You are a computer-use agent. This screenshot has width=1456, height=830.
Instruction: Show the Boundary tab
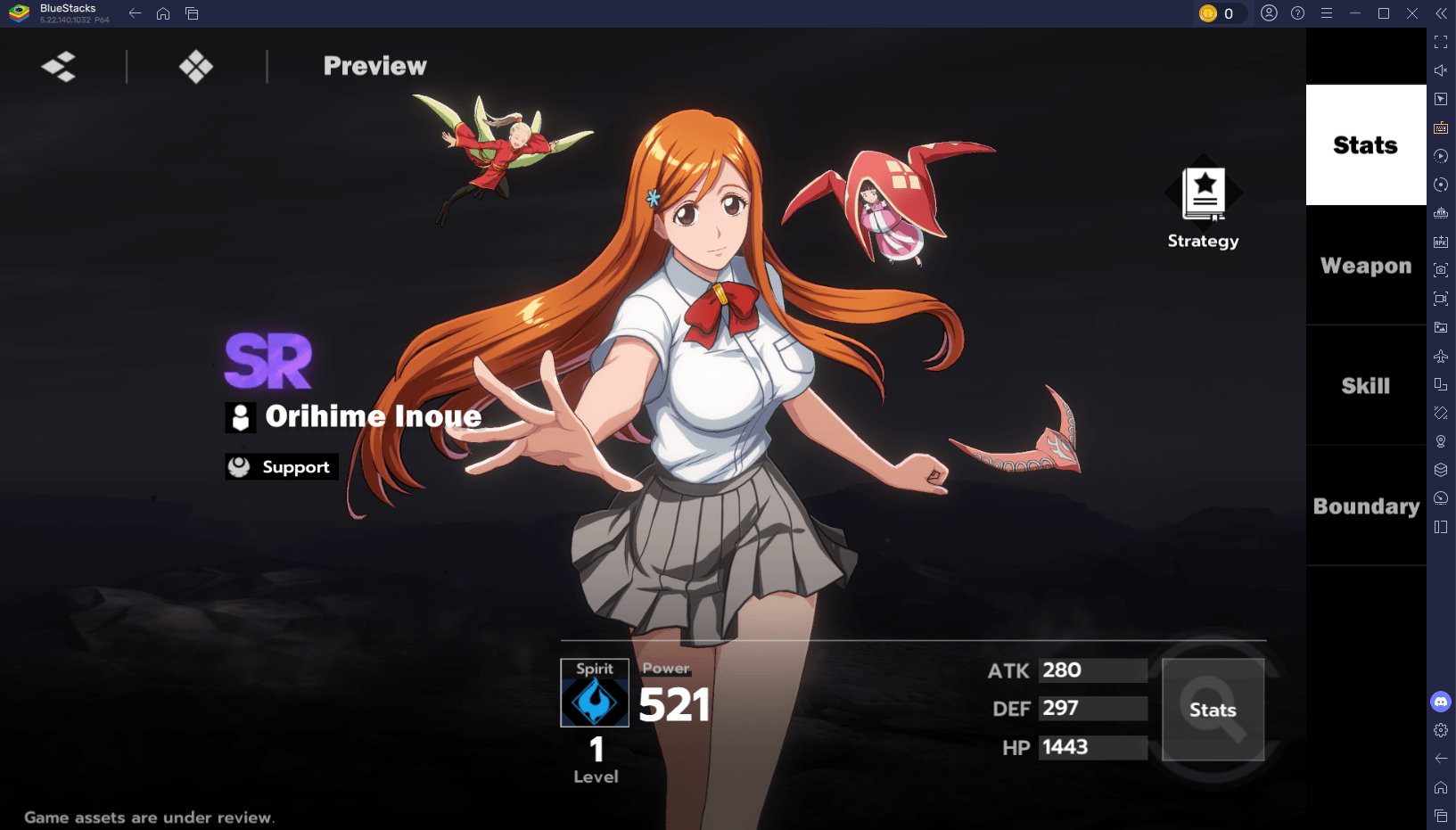(1365, 506)
